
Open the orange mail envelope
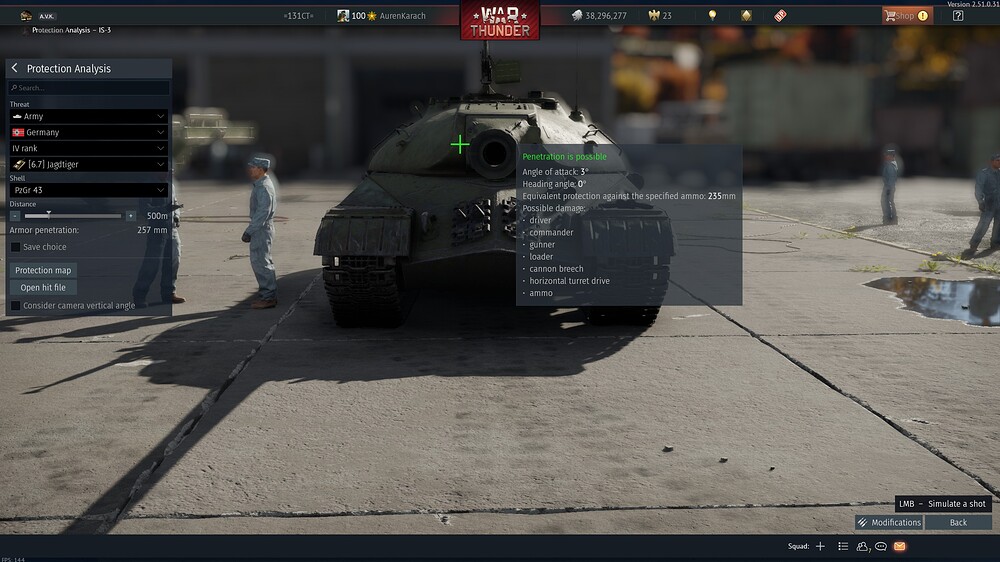(x=899, y=546)
